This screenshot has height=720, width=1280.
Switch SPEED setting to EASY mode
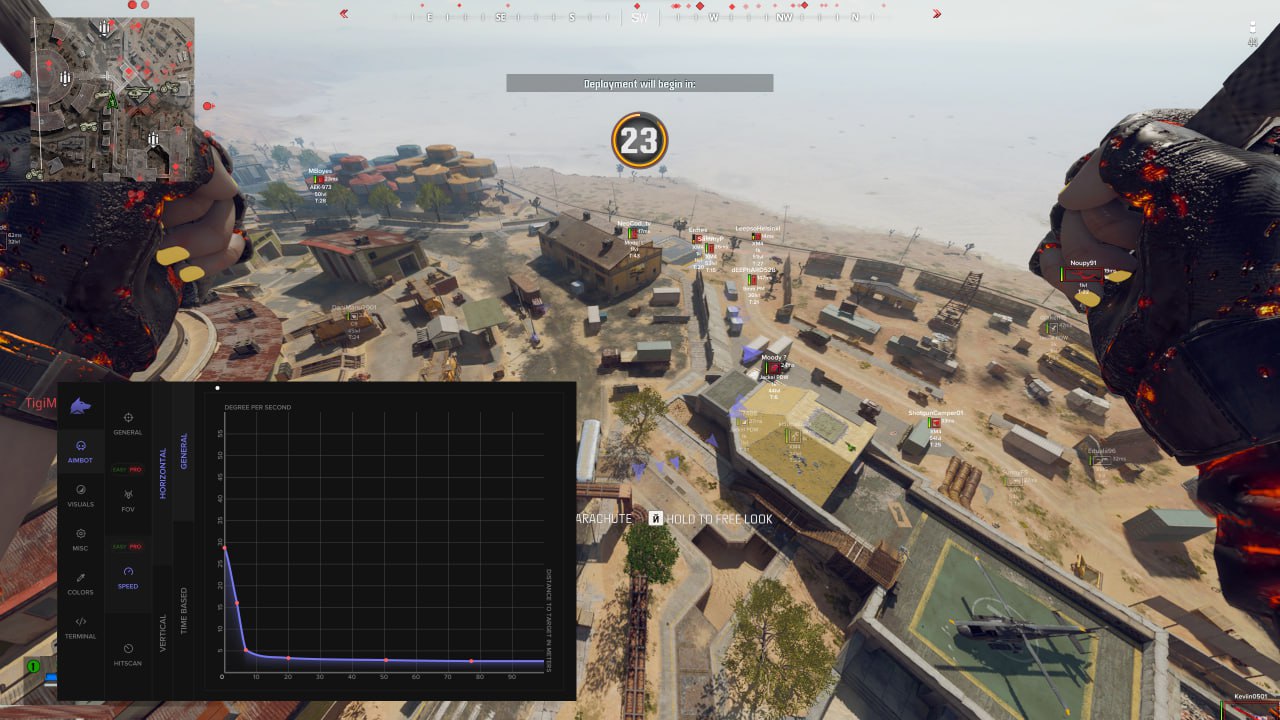[x=117, y=547]
